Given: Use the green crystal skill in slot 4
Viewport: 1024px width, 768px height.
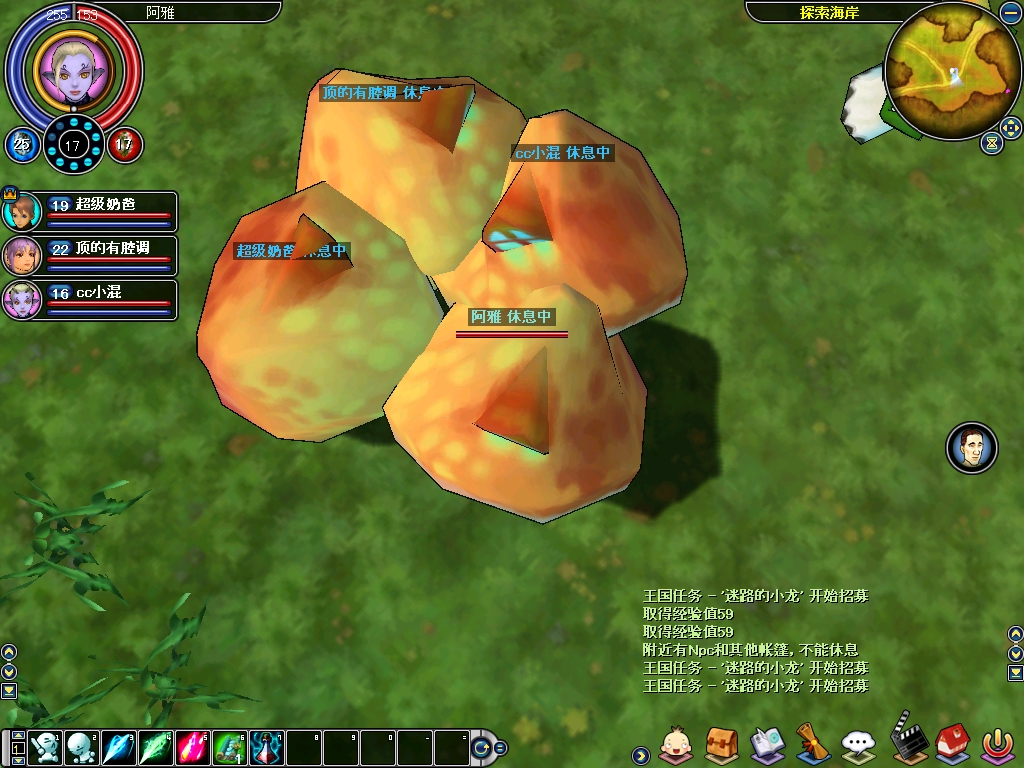Looking at the screenshot, I should [155, 748].
